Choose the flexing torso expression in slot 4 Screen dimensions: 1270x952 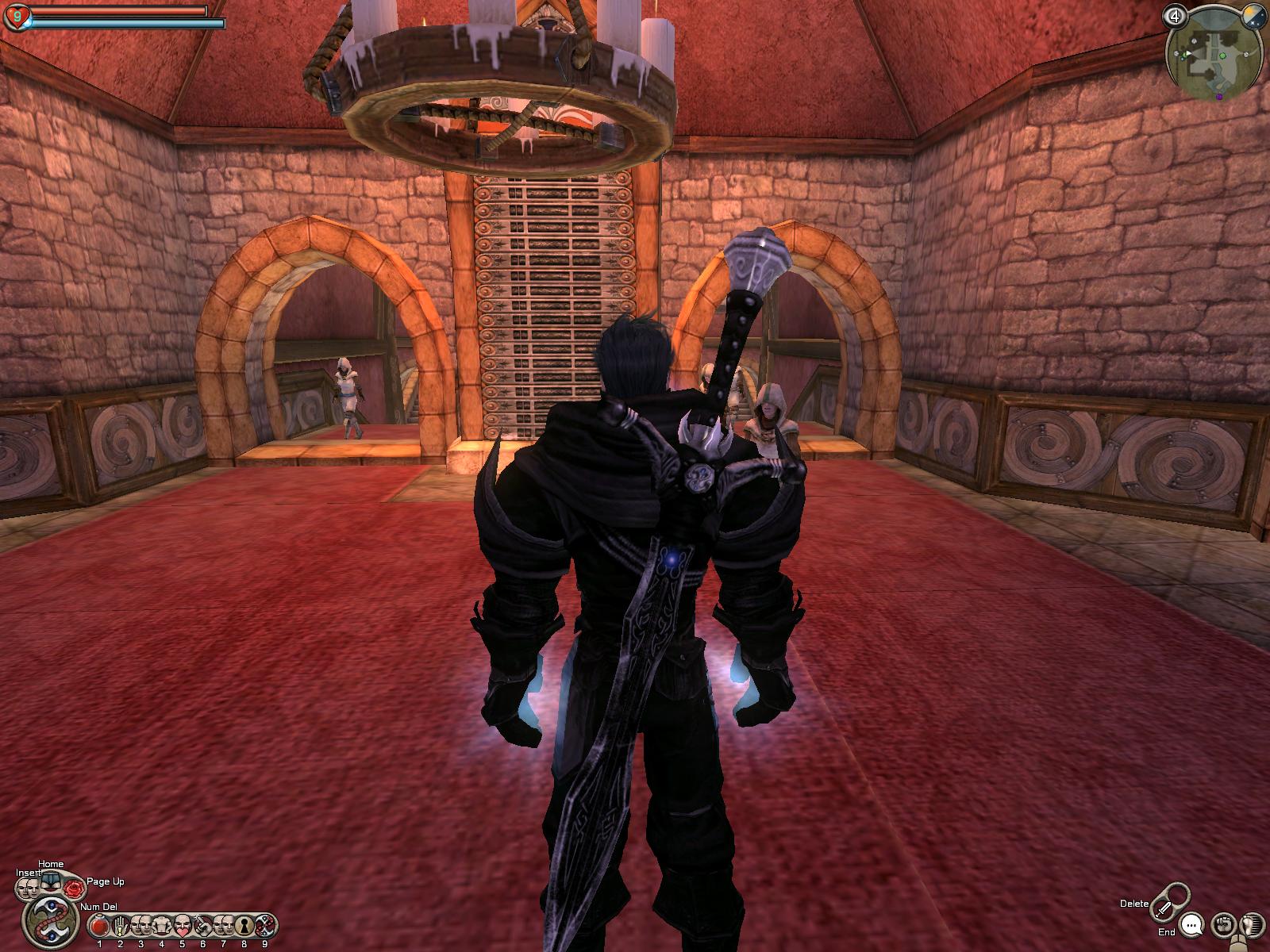(162, 925)
